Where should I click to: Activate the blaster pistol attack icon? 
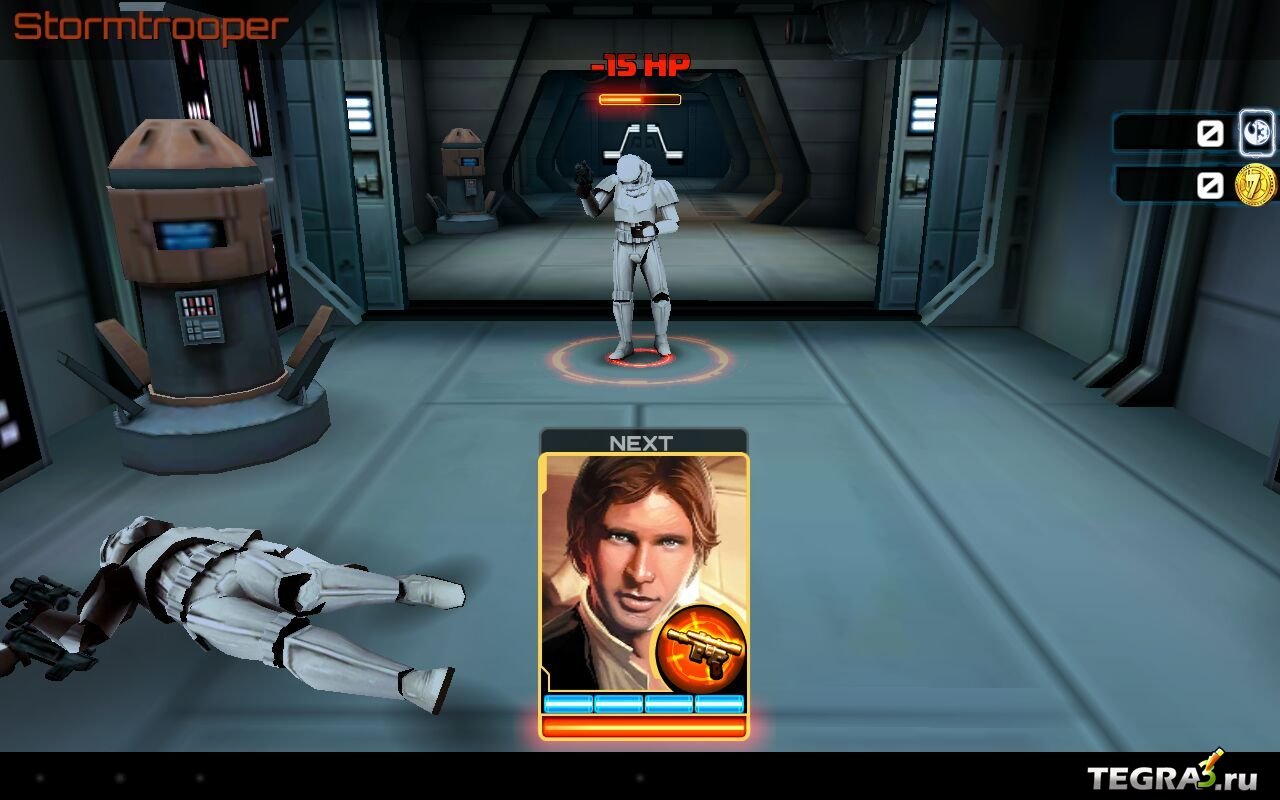click(700, 650)
